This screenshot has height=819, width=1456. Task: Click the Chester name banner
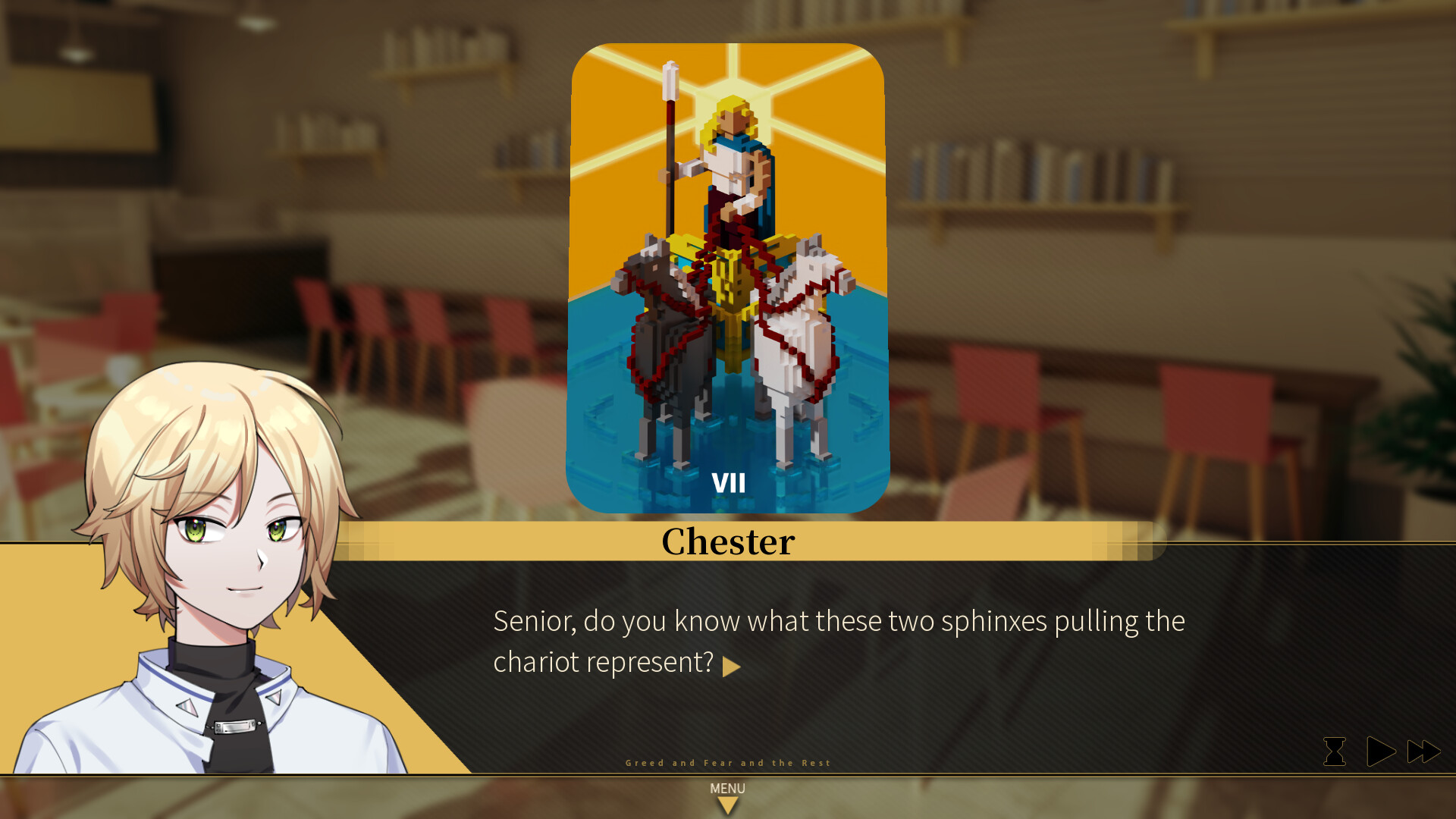point(727,541)
